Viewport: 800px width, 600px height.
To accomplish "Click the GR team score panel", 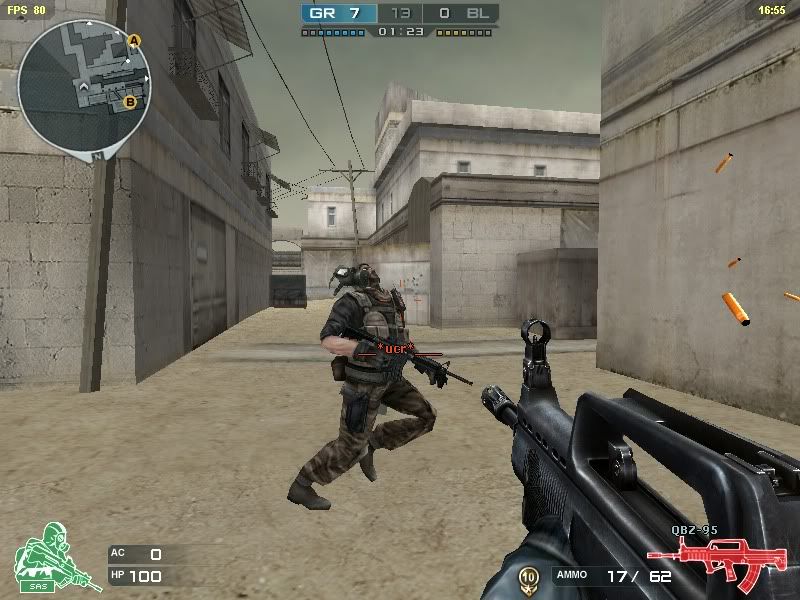I will pos(339,14).
